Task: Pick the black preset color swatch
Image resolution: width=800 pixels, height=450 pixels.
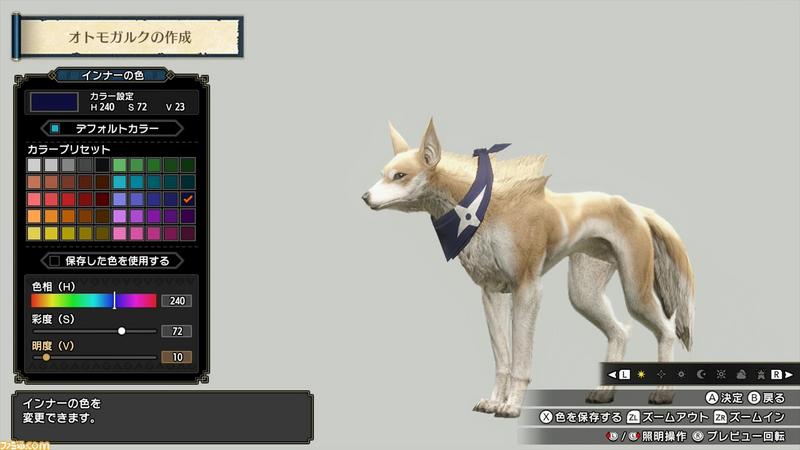Action: pyautogui.click(x=102, y=164)
